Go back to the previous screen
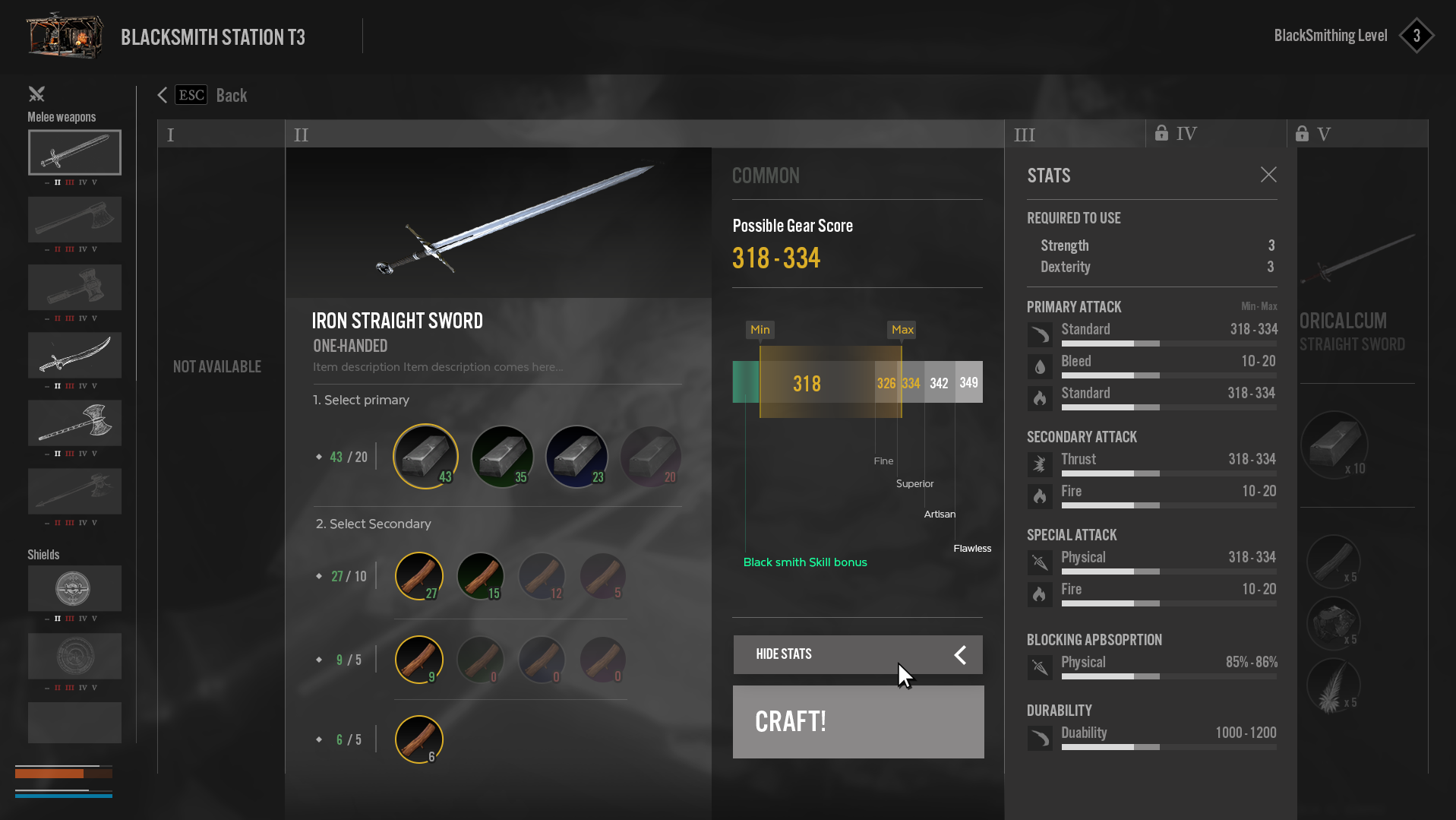1456x820 pixels. 203,95
